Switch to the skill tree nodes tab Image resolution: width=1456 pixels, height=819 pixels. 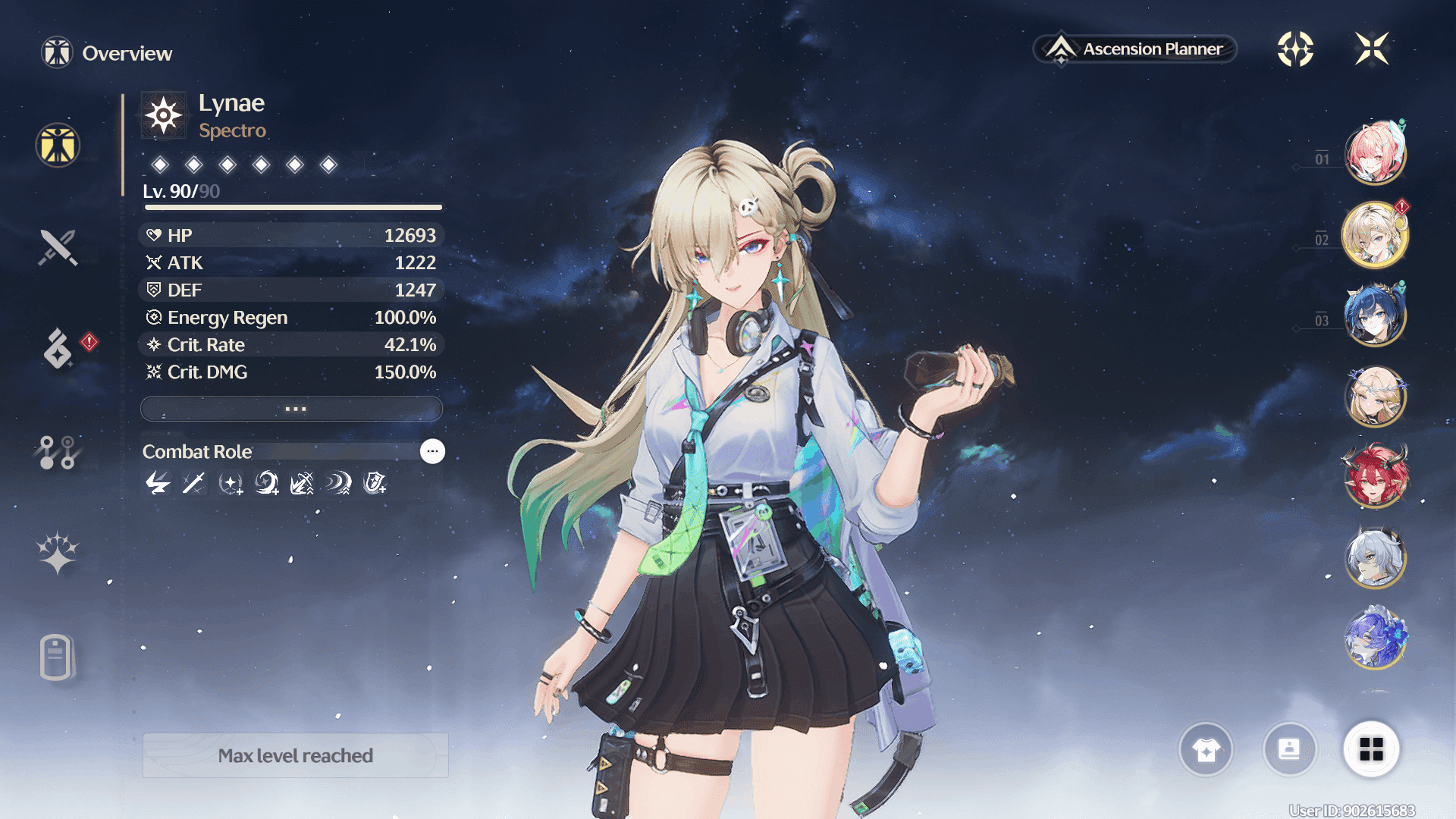[x=58, y=452]
